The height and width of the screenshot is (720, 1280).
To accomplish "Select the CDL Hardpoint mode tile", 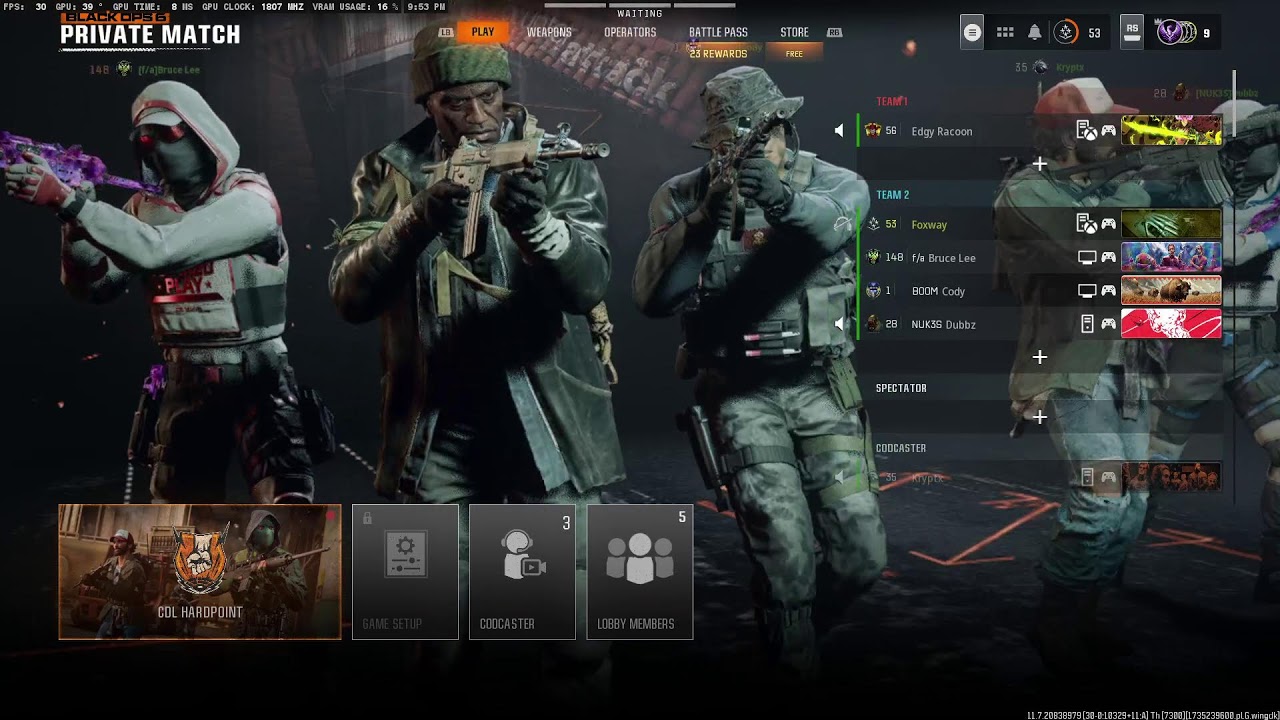I will click(200, 571).
